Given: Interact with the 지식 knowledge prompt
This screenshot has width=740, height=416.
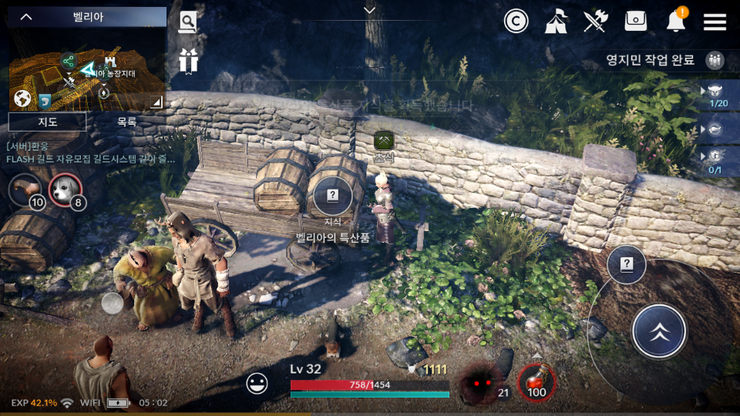Looking at the screenshot, I should click(333, 197).
